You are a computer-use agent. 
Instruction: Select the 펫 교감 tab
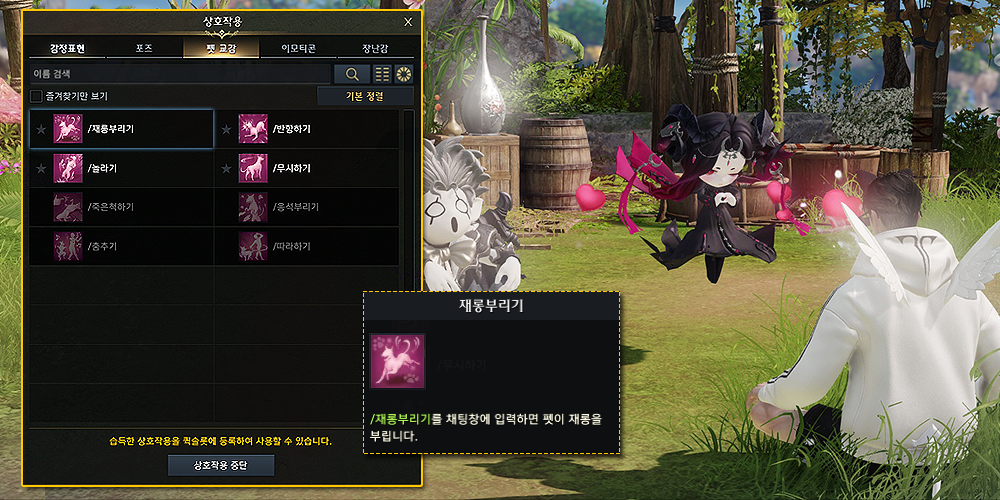pyautogui.click(x=221, y=49)
